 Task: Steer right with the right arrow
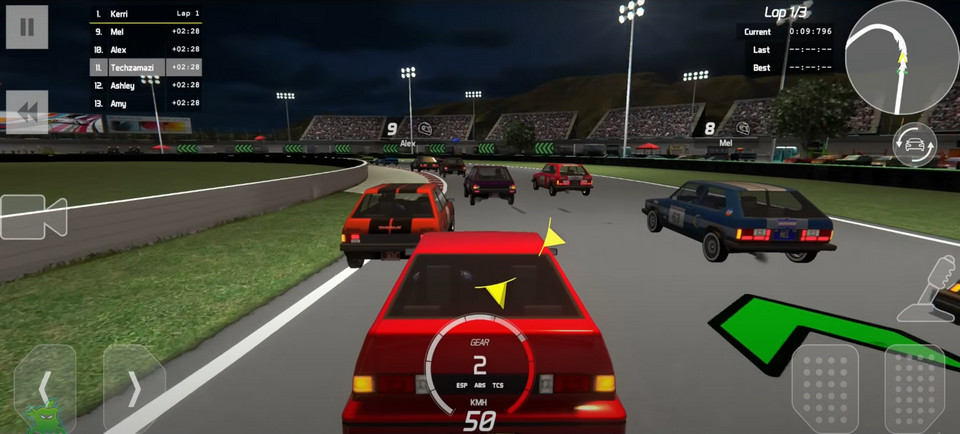tap(133, 387)
